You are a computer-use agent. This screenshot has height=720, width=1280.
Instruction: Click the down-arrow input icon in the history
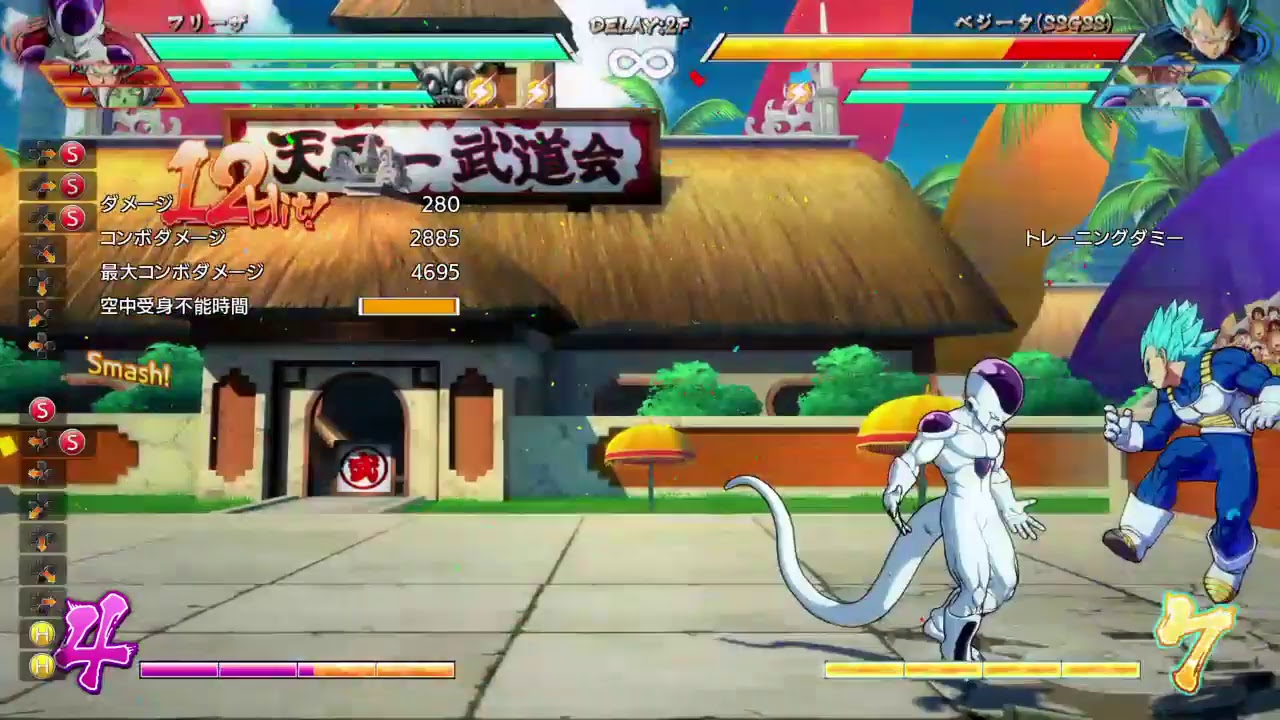[42, 282]
